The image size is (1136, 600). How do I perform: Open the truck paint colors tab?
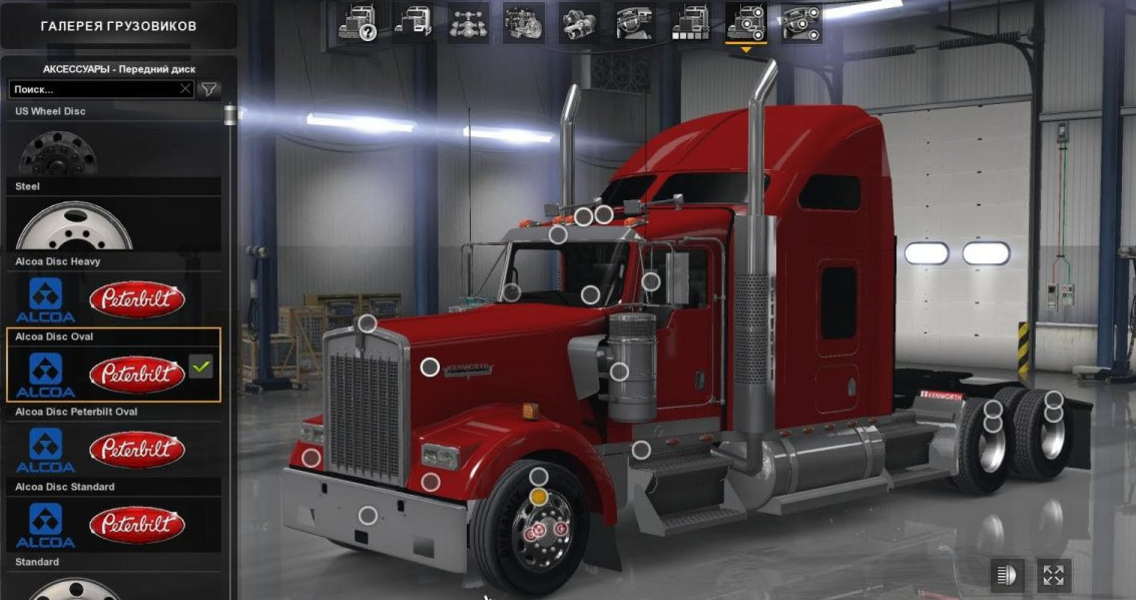tap(690, 22)
